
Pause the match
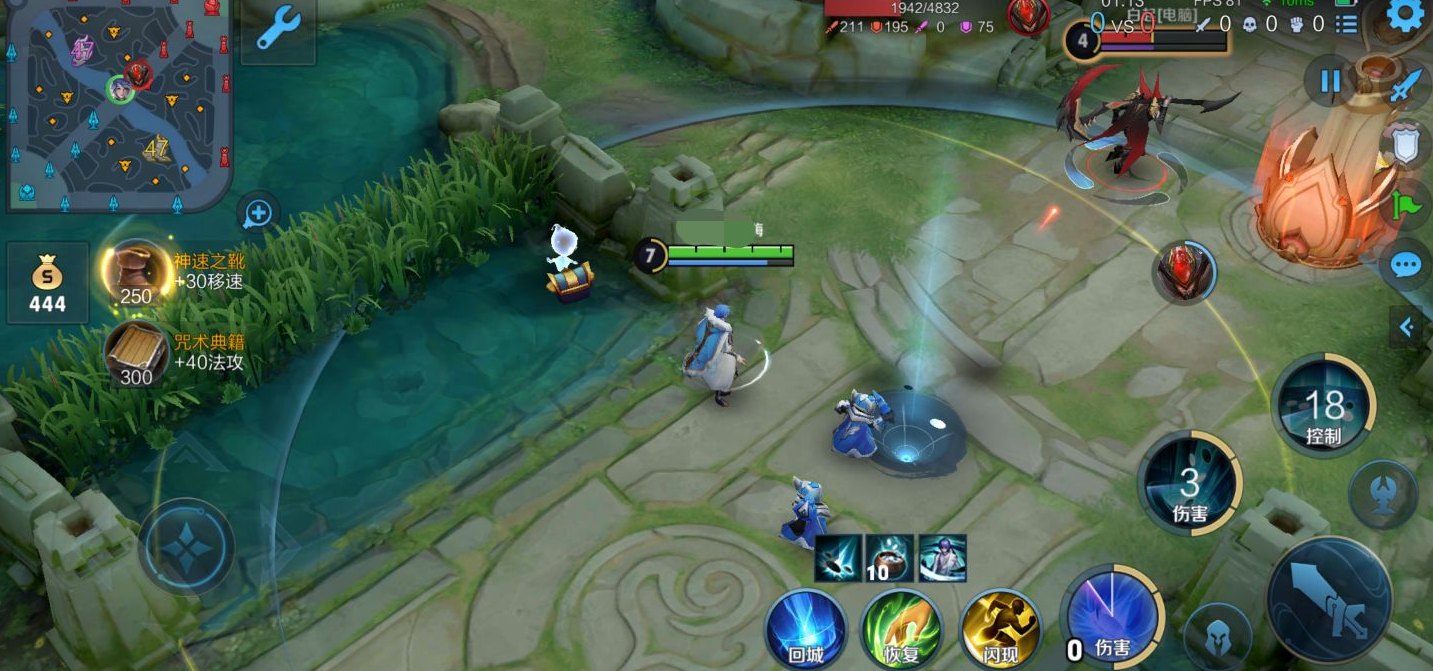tap(1330, 81)
